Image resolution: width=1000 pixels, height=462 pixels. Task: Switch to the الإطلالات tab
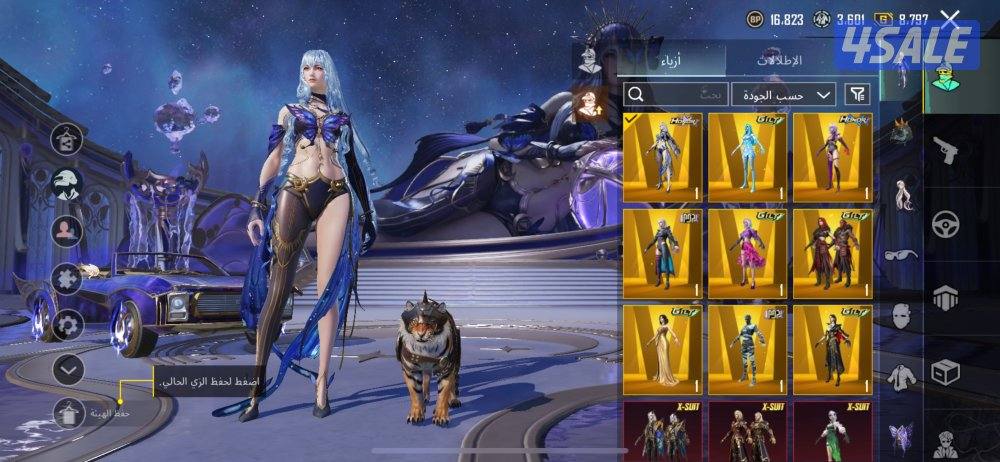[779, 61]
